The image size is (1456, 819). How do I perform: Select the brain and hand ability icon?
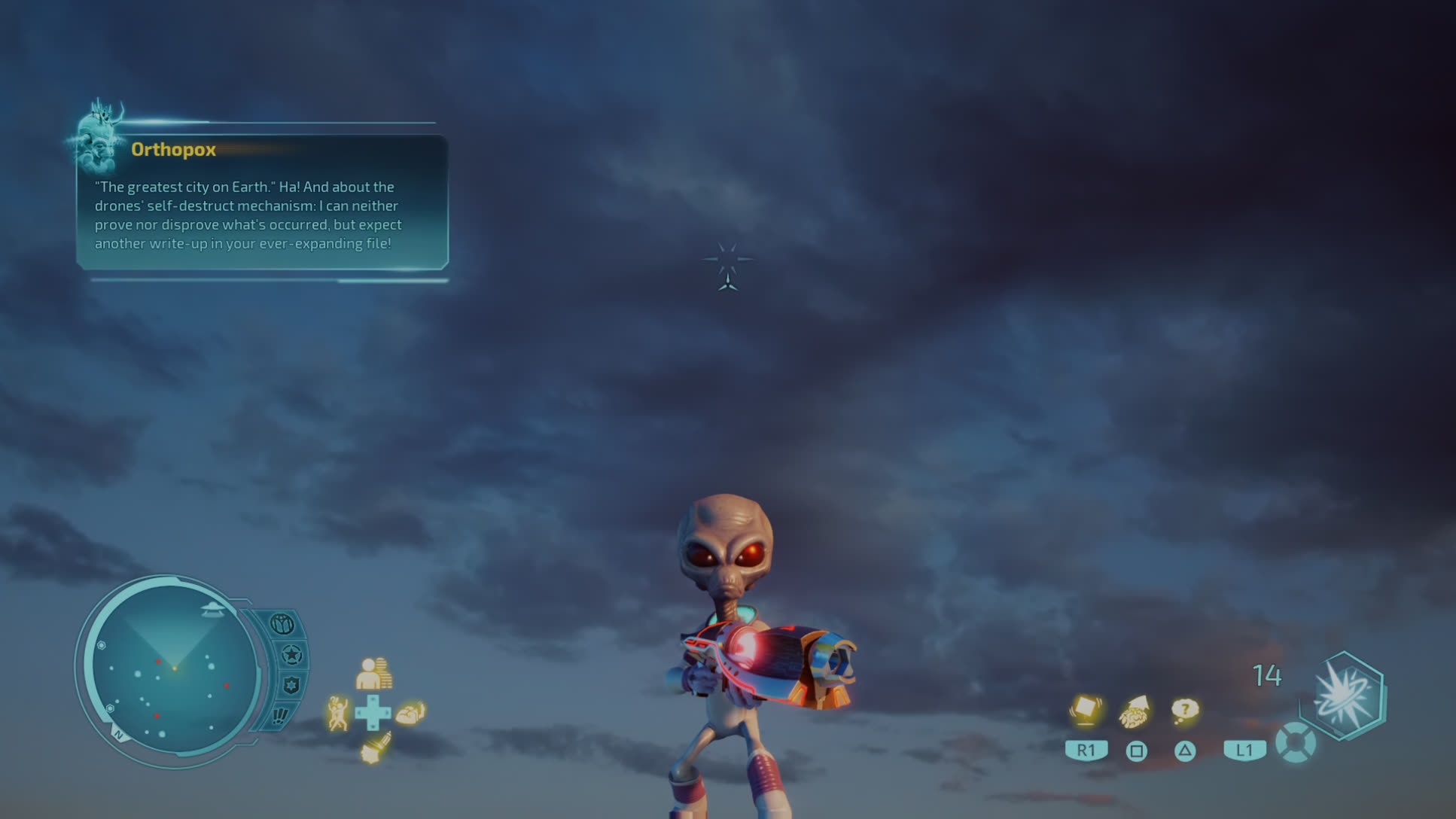click(x=410, y=712)
